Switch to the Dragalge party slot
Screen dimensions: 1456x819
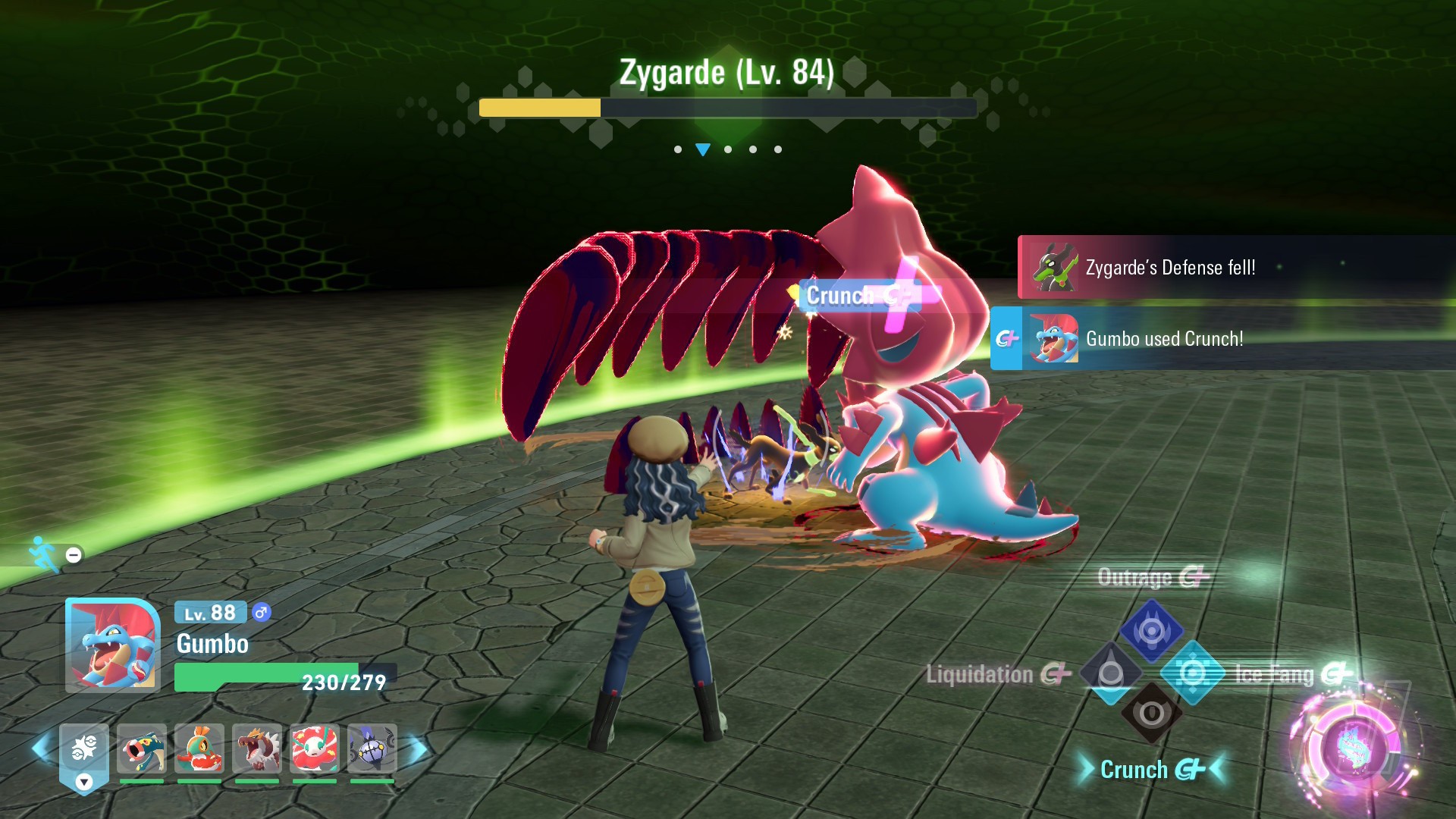[142, 748]
